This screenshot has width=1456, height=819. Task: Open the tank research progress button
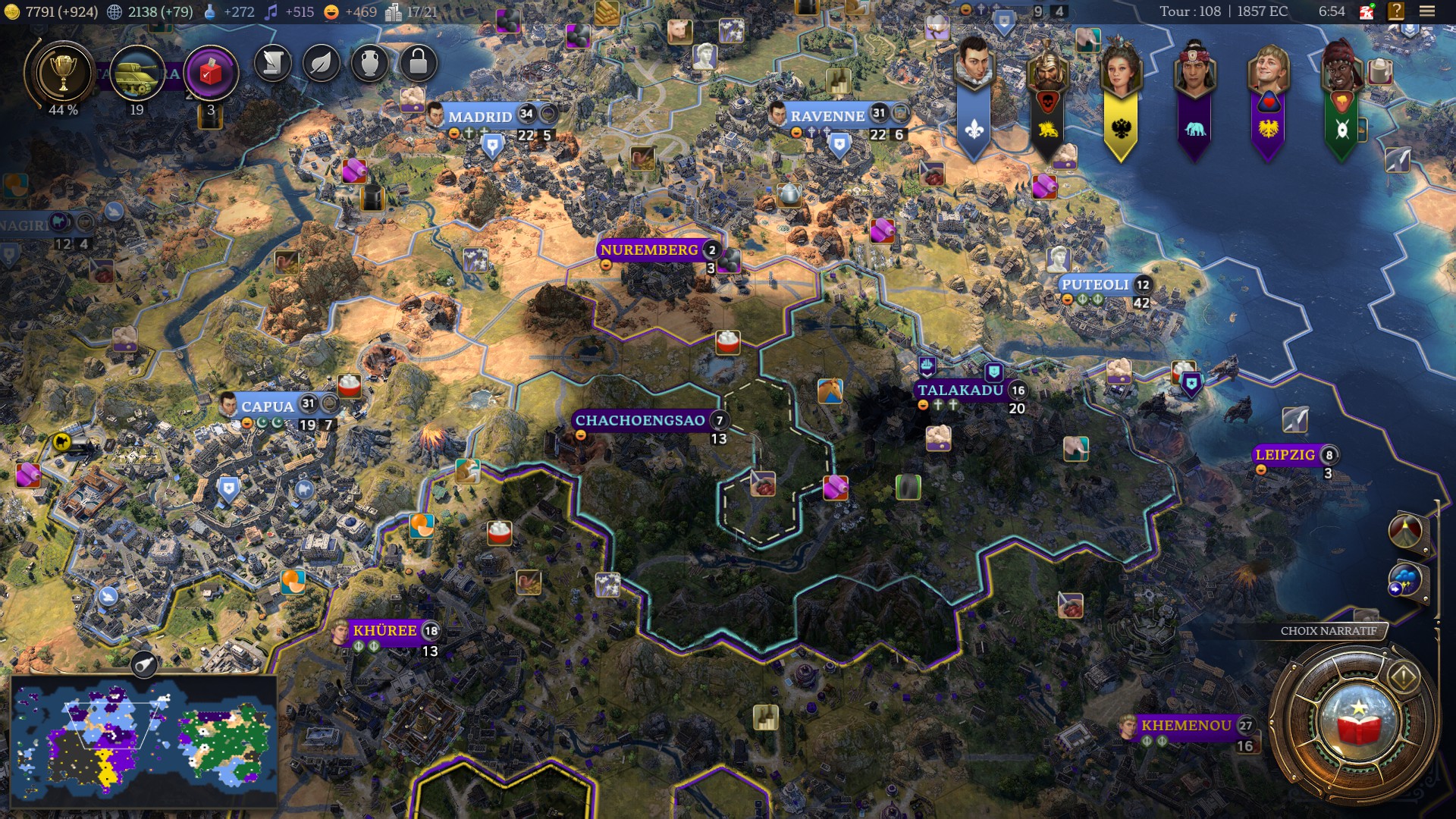click(x=136, y=74)
